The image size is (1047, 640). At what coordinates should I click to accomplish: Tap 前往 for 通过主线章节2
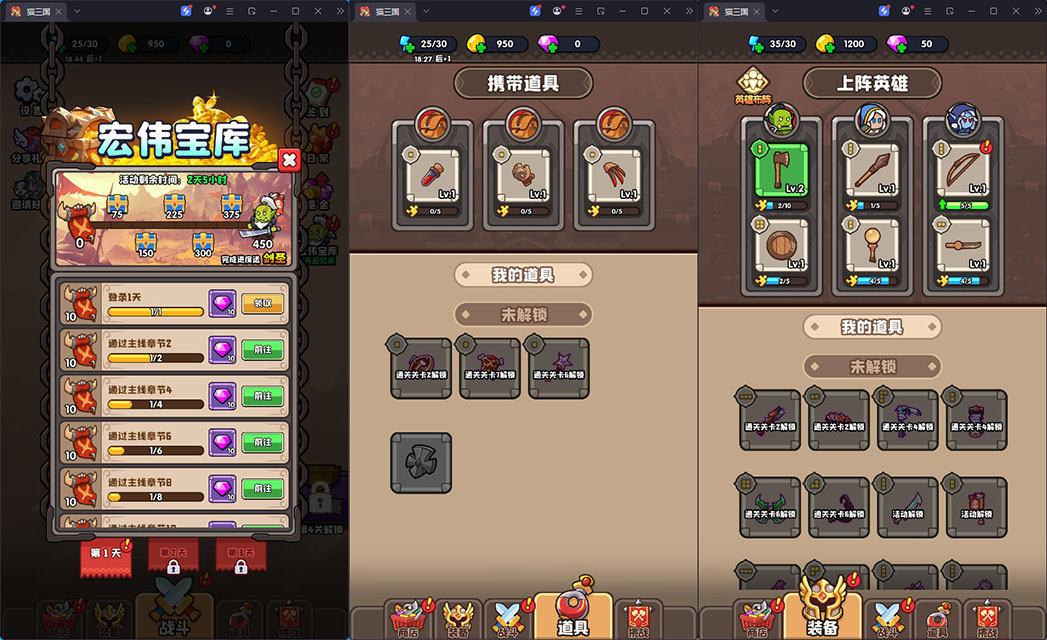pyautogui.click(x=262, y=350)
